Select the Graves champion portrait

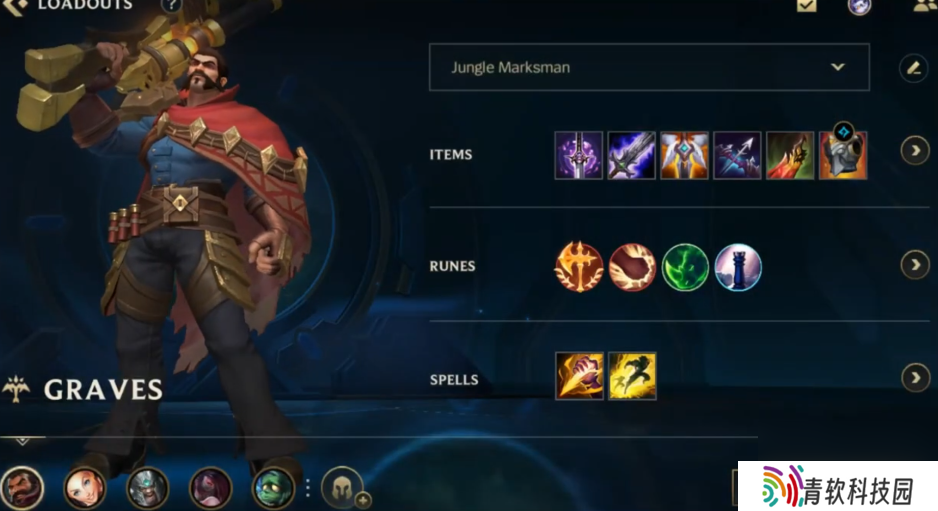point(21,488)
